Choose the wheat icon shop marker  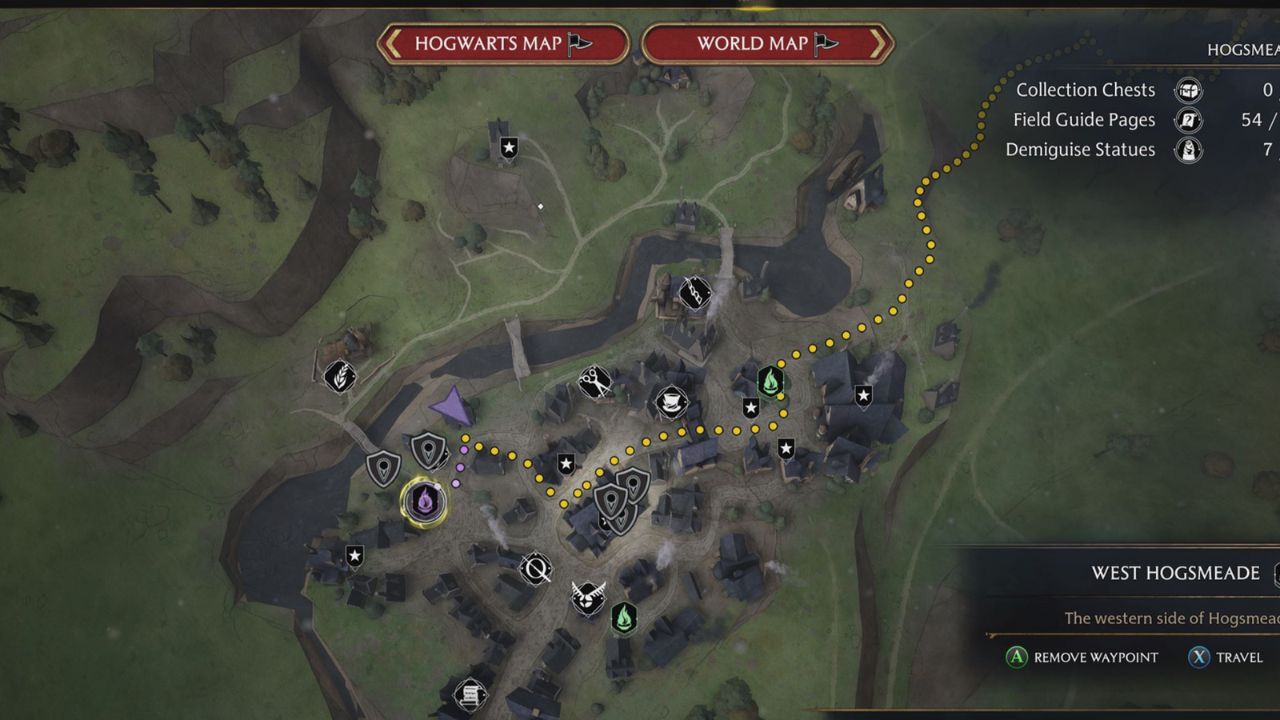(x=340, y=376)
